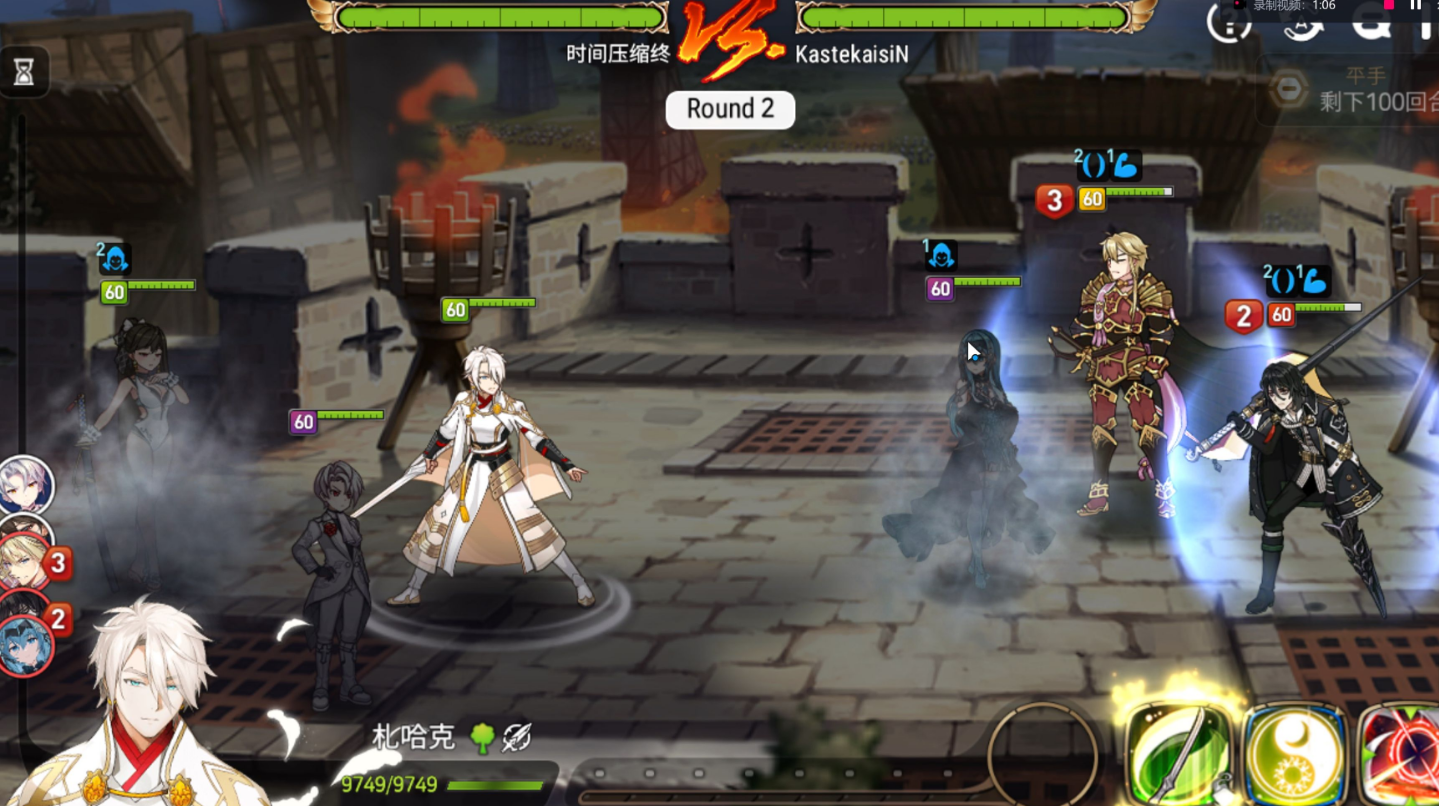Select the blue-haired hero turn portrait

click(24, 645)
